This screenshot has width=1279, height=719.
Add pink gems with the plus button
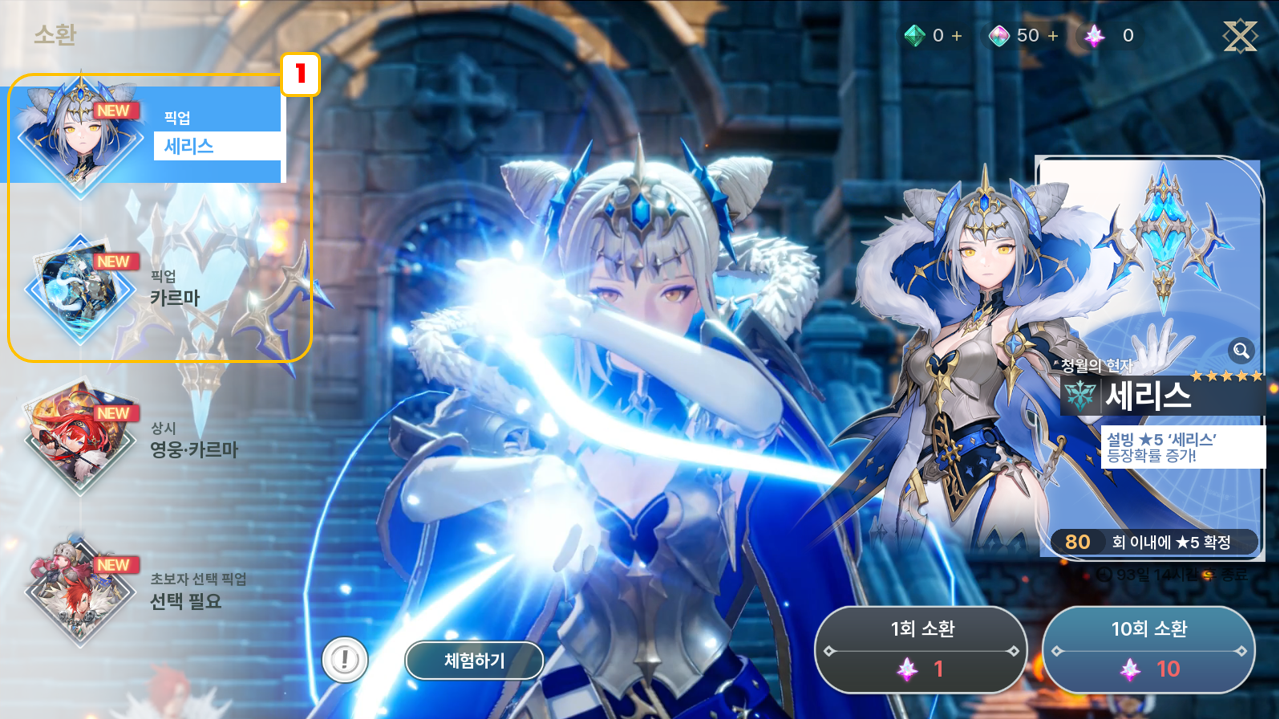(x=1052, y=36)
